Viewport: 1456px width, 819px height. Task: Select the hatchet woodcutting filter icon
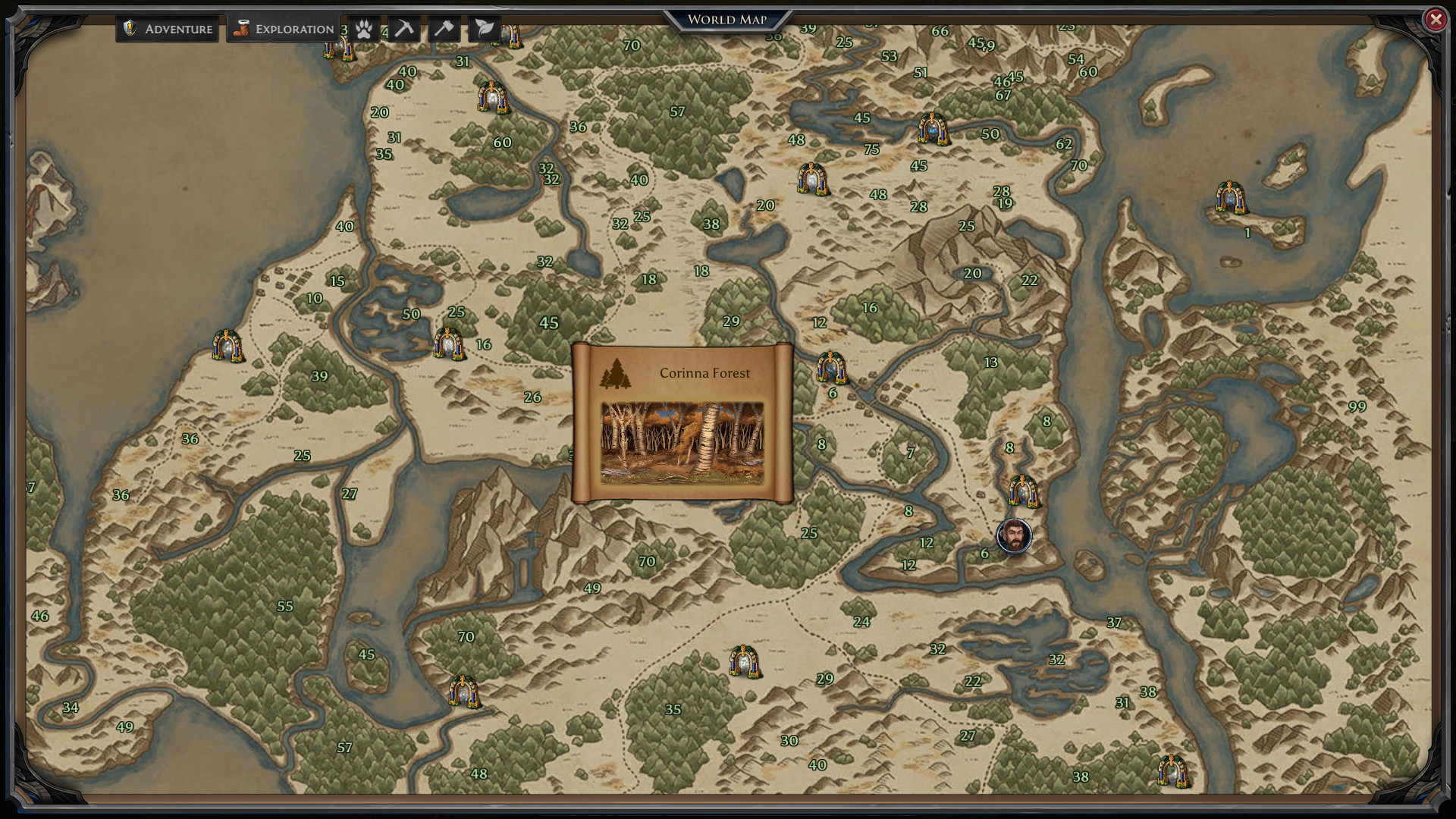[x=444, y=28]
